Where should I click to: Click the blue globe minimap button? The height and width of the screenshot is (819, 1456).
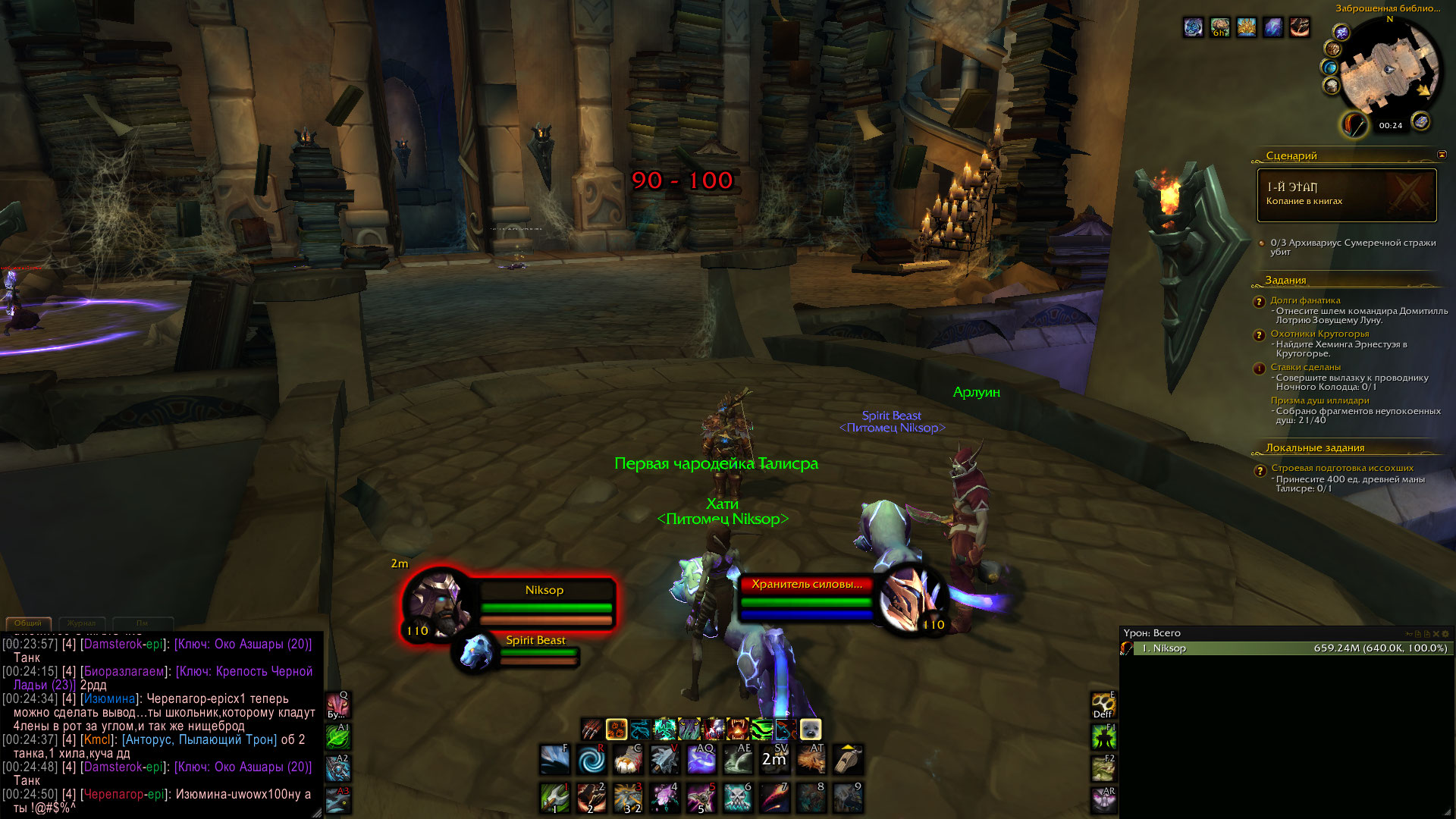coord(1330,67)
